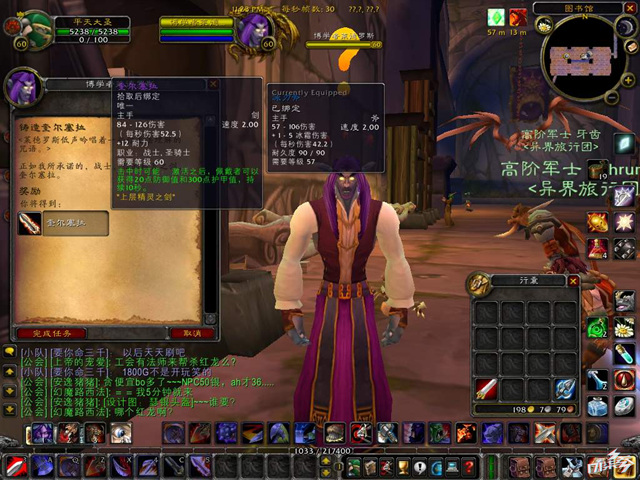Click the wolf head icon on the right bar

click(x=623, y=300)
